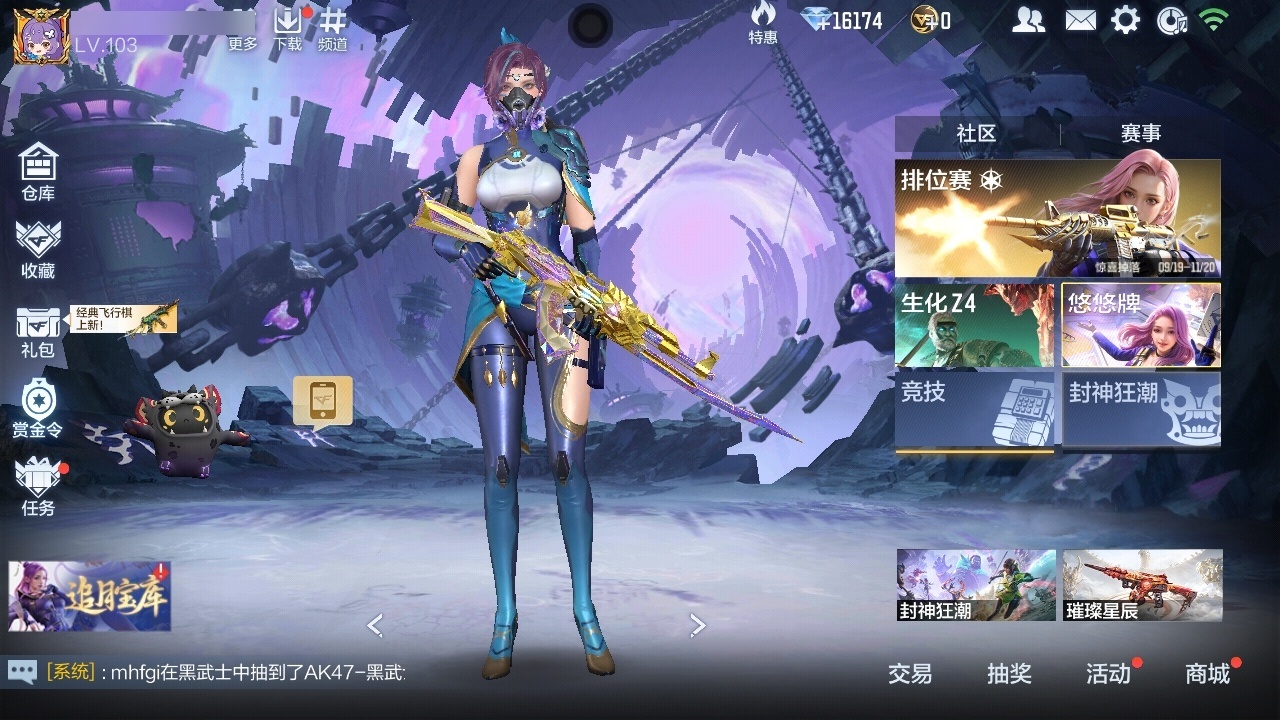Open the 活动 events menu

(x=1108, y=674)
